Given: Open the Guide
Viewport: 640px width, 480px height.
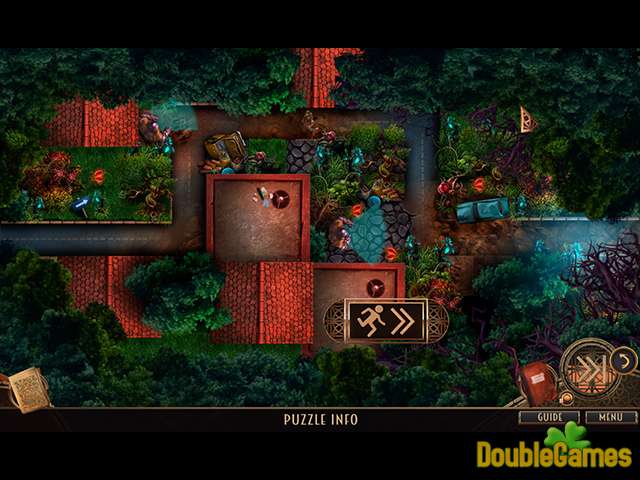Looking at the screenshot, I should coord(548,417).
